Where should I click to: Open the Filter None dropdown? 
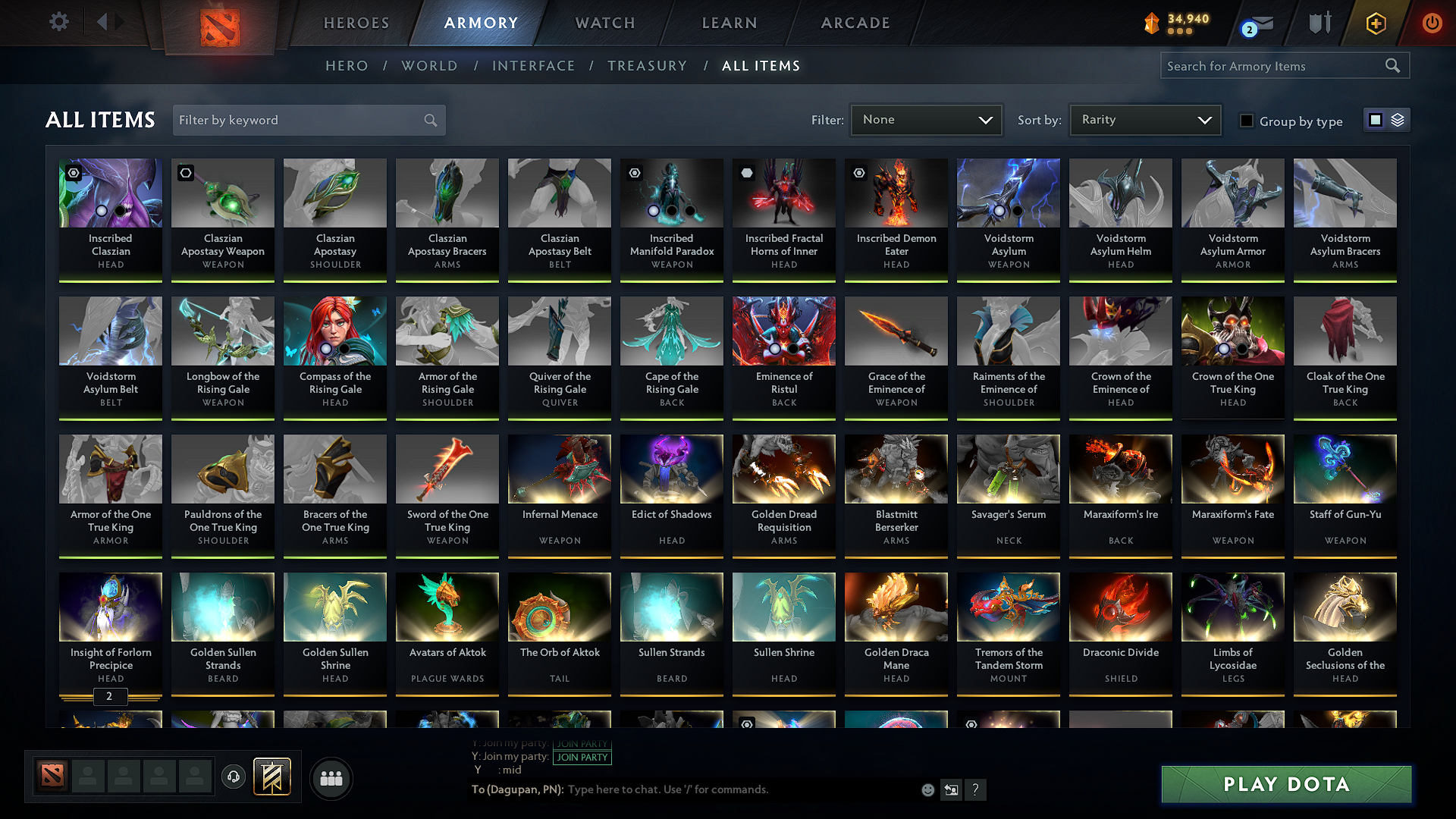(x=926, y=119)
